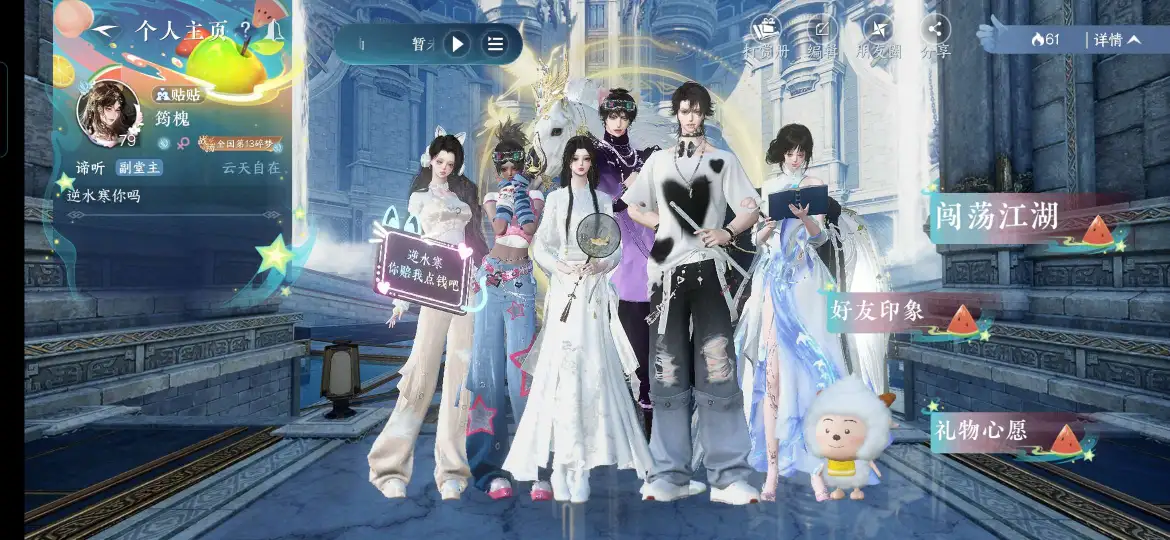Go back from the 个人主页 profile page

[102, 30]
